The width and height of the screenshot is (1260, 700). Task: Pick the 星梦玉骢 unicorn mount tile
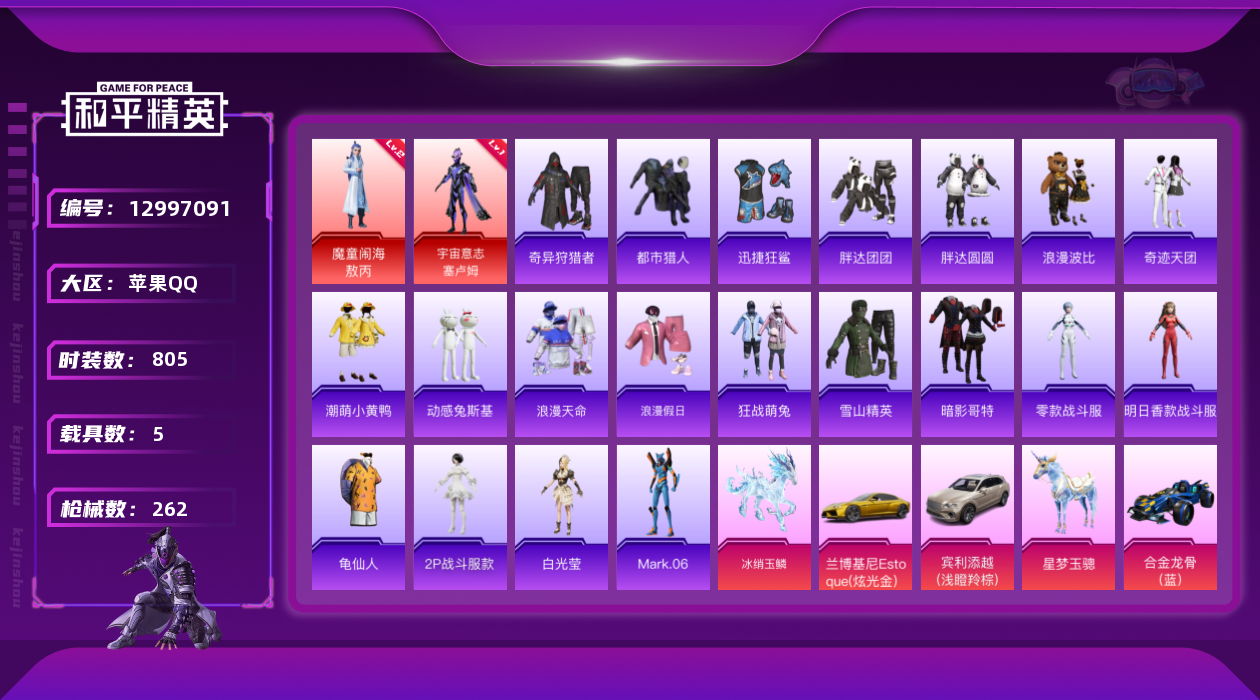tap(1068, 517)
